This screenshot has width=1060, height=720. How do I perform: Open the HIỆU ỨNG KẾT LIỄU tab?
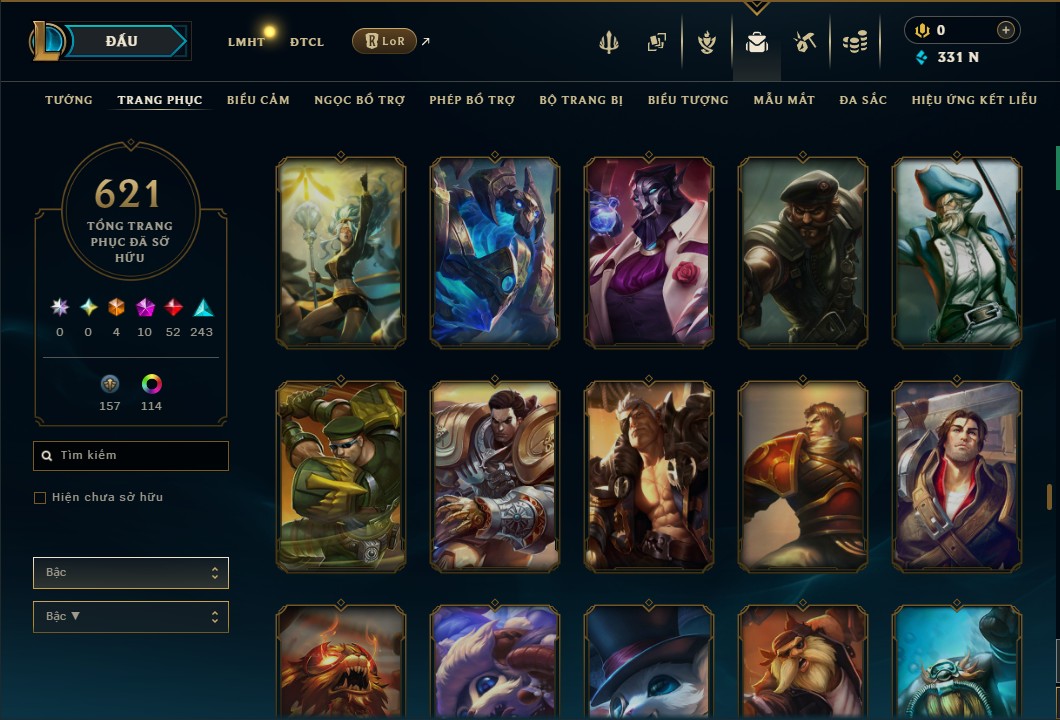pyautogui.click(x=974, y=100)
